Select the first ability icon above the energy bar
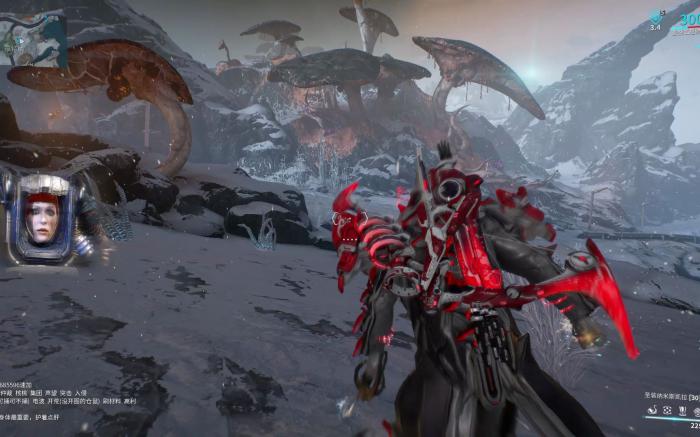The height and width of the screenshot is (437, 700). click(x=651, y=410)
